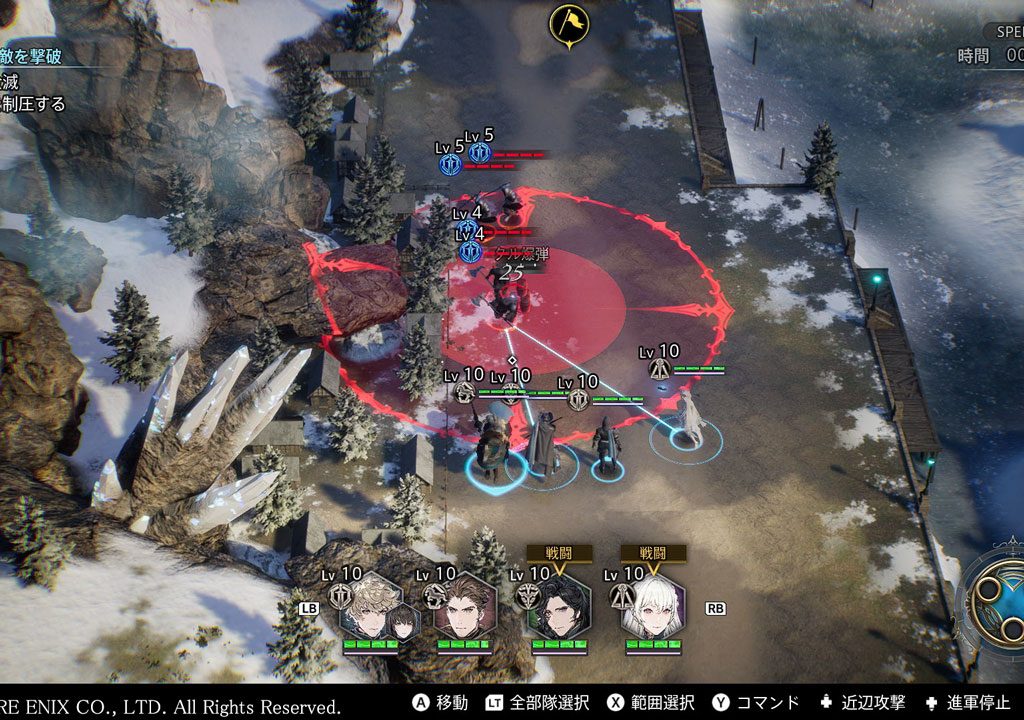The height and width of the screenshot is (720, 1024).
Task: Select the blond-haired squad leader portrait
Action: pyautogui.click(x=370, y=606)
